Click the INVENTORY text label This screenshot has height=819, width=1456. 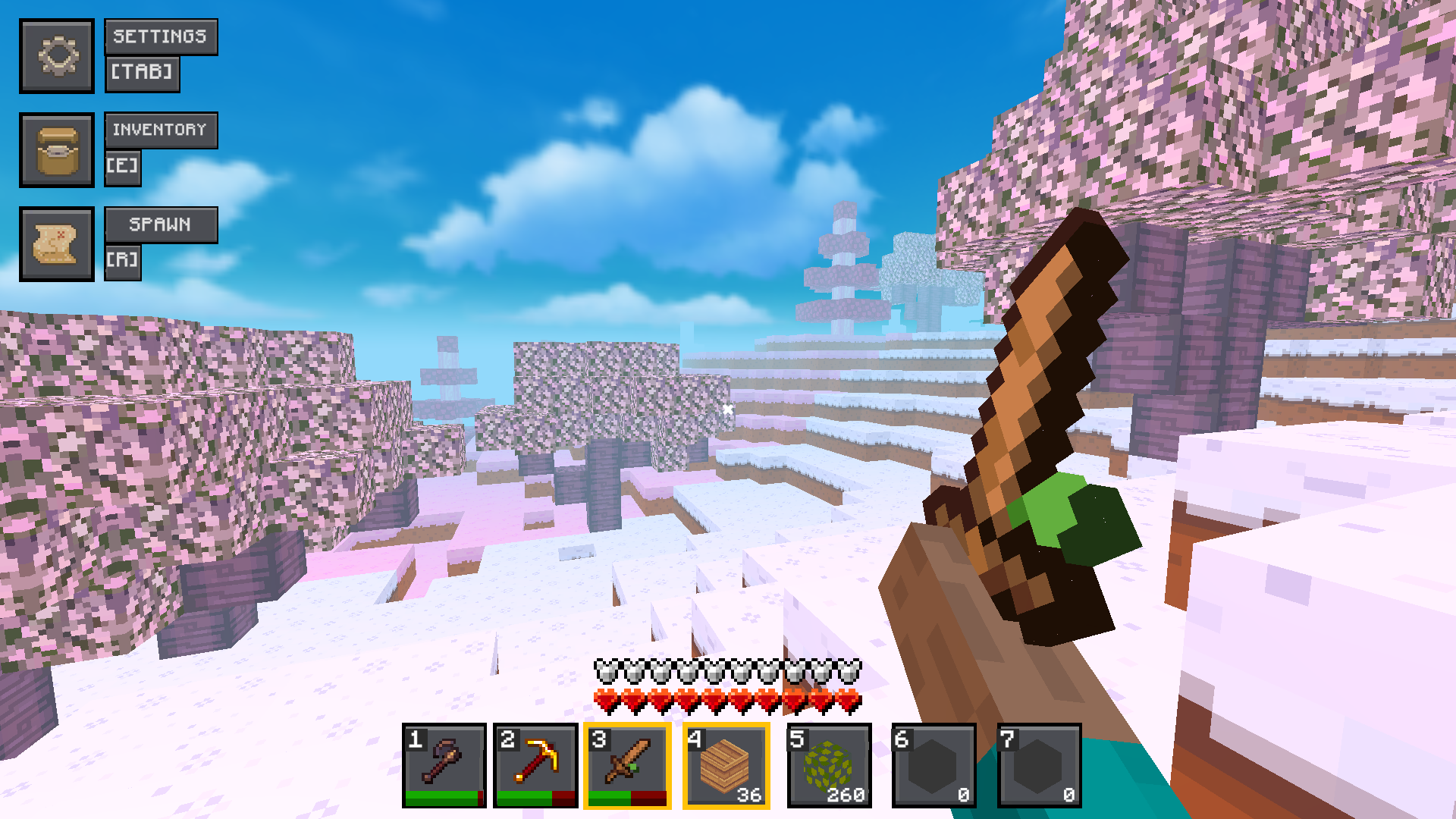(x=160, y=130)
